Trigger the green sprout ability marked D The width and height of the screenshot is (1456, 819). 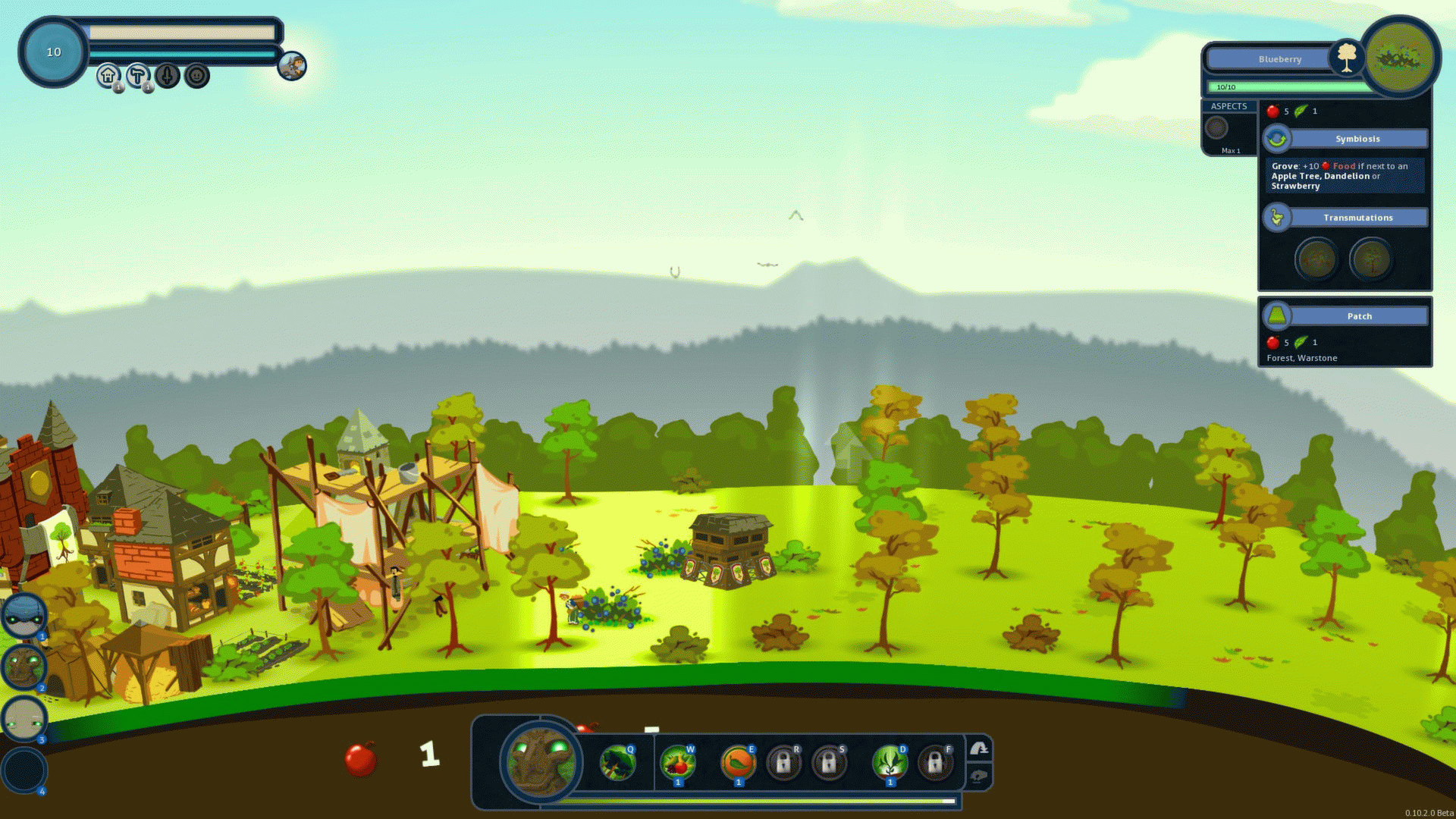[x=890, y=762]
